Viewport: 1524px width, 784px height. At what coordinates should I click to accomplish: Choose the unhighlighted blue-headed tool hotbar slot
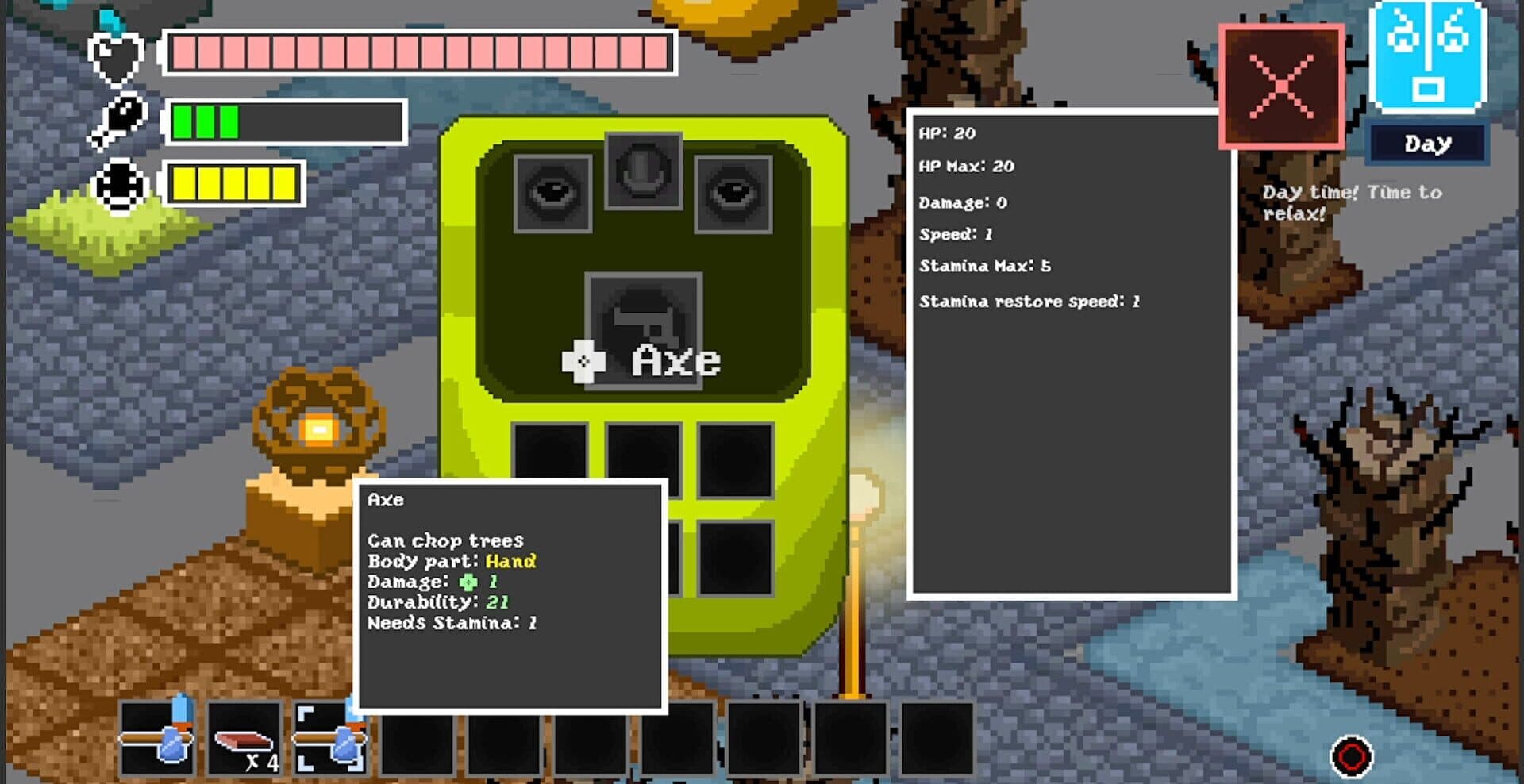[x=157, y=738]
